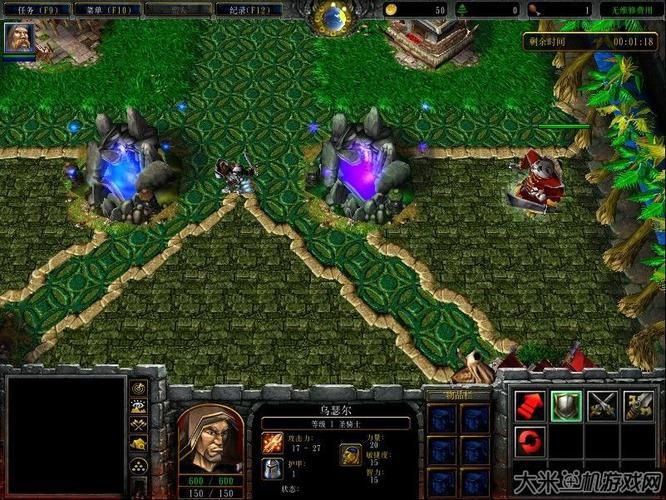
Task: Select the hero icon in the top-left corner
Action: [17, 38]
